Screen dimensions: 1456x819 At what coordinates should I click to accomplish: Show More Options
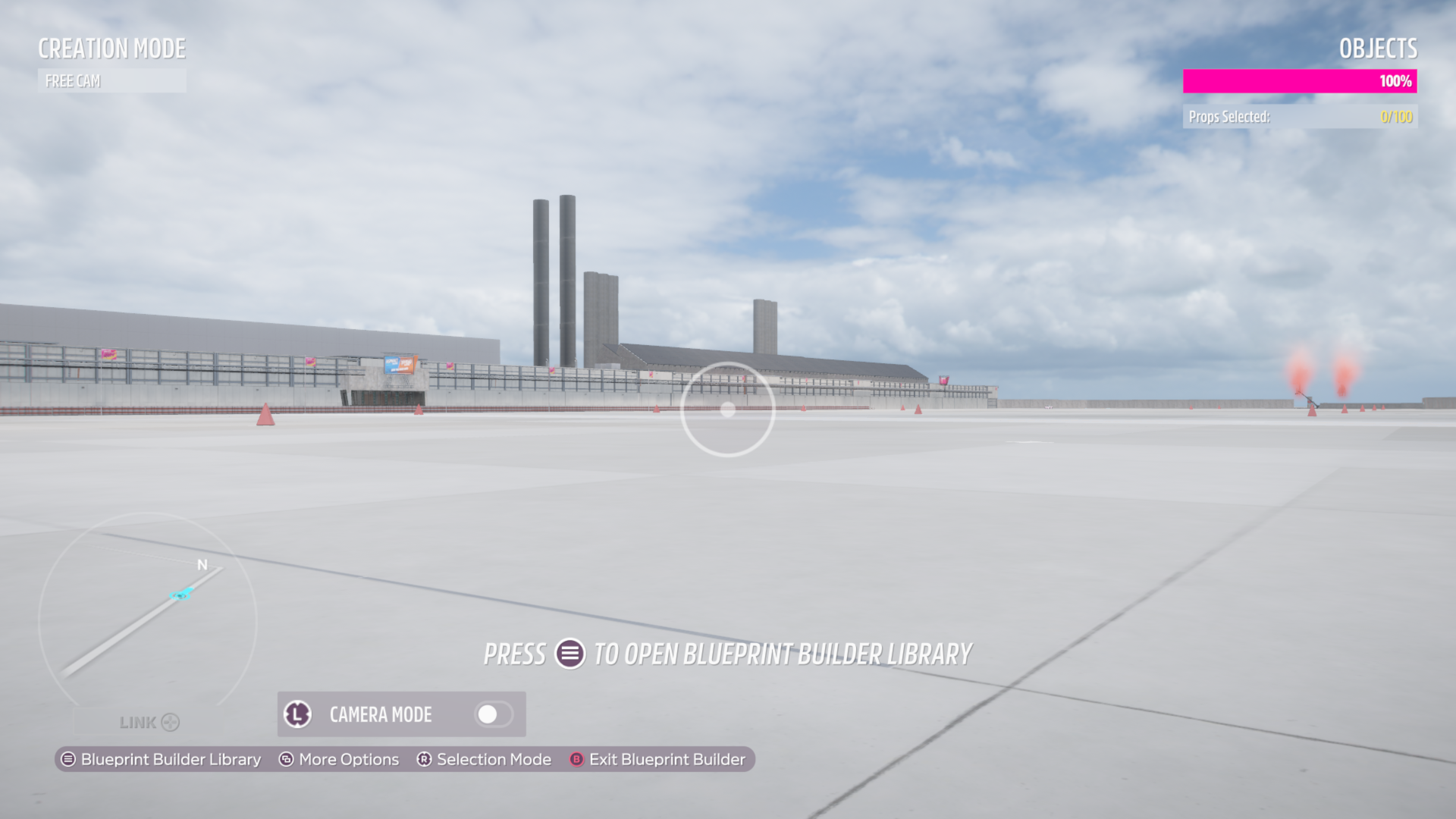click(339, 759)
